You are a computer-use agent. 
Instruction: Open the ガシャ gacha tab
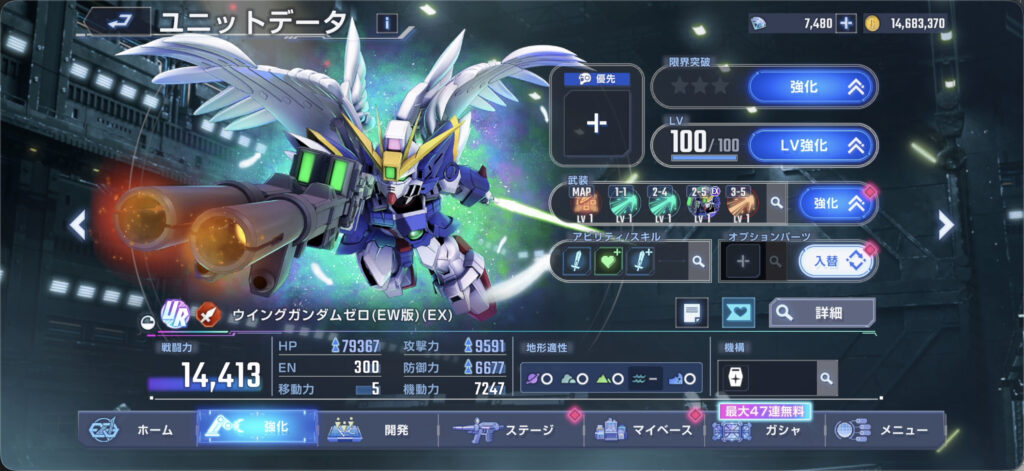765,431
